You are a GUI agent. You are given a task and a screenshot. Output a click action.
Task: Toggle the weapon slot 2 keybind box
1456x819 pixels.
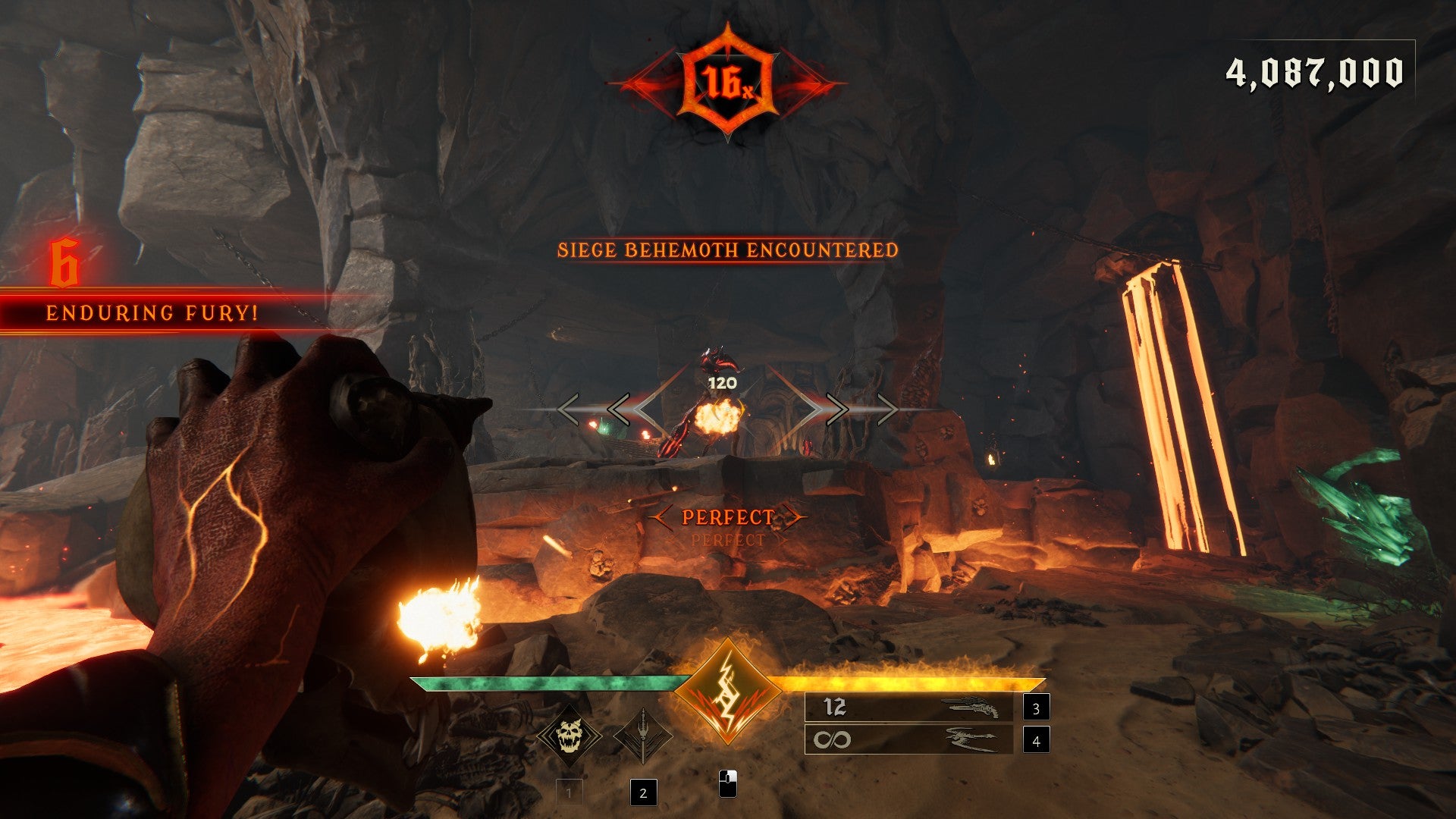[643, 793]
